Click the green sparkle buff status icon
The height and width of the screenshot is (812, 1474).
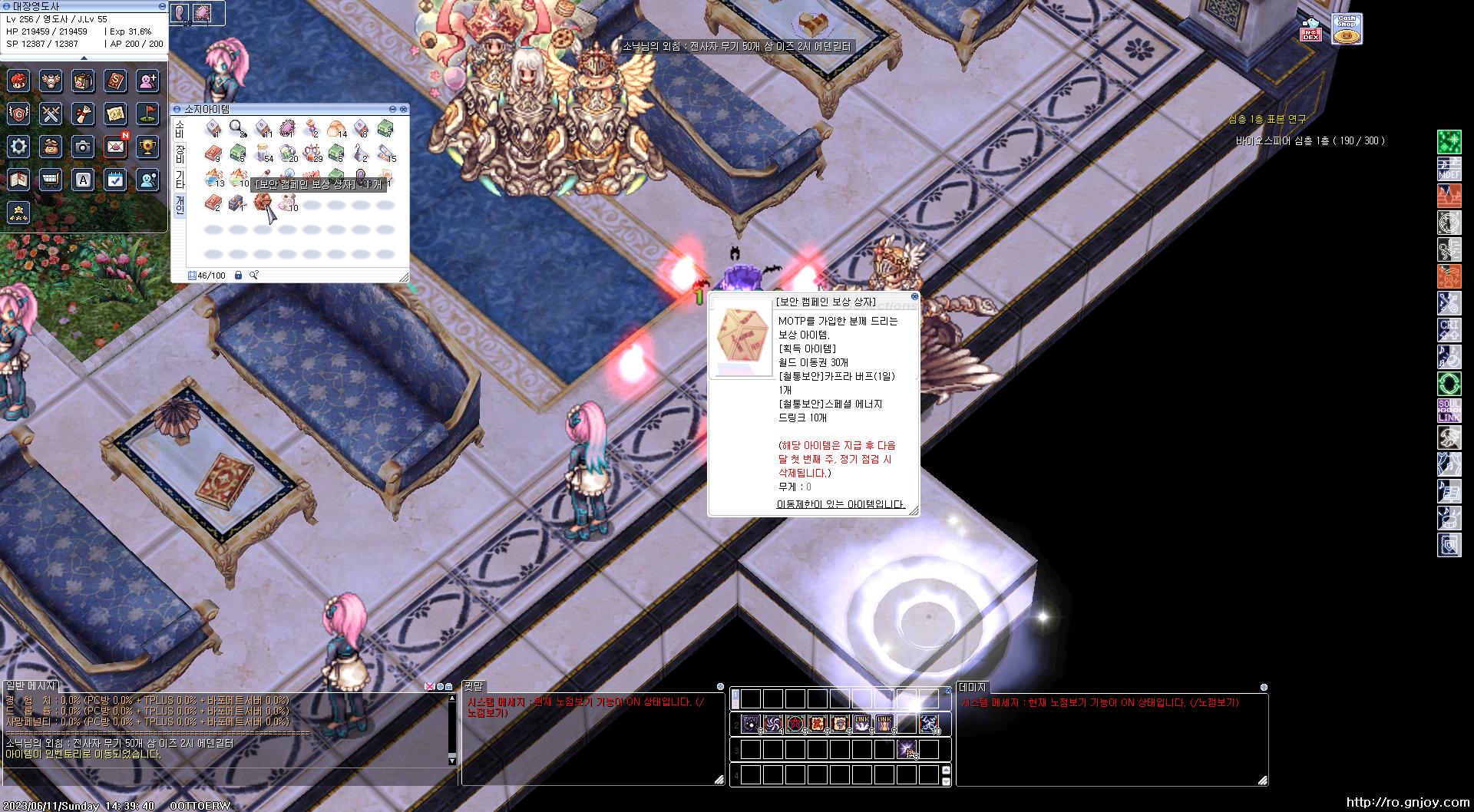[1449, 142]
